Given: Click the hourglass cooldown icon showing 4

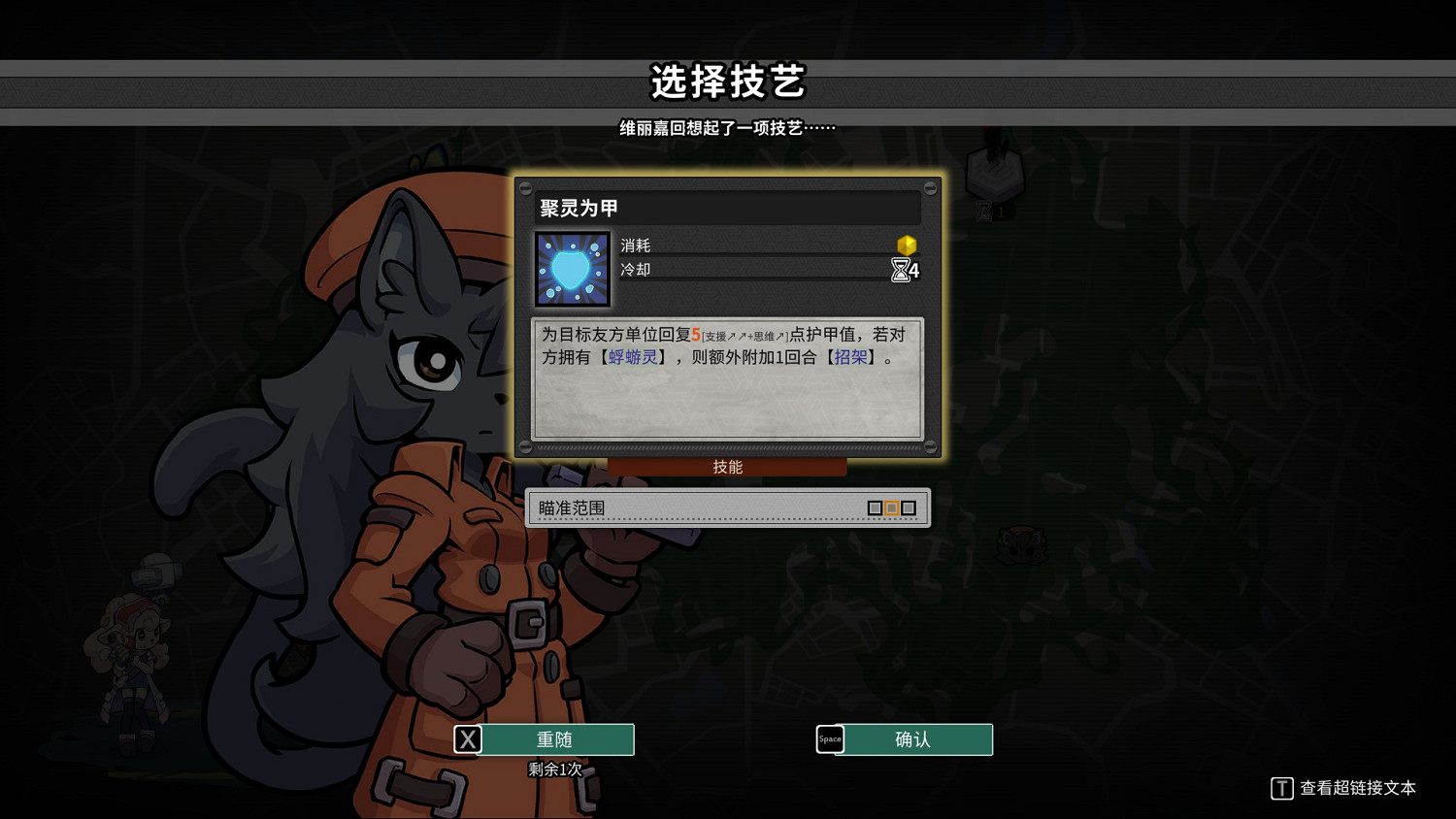Looking at the screenshot, I should [901, 271].
